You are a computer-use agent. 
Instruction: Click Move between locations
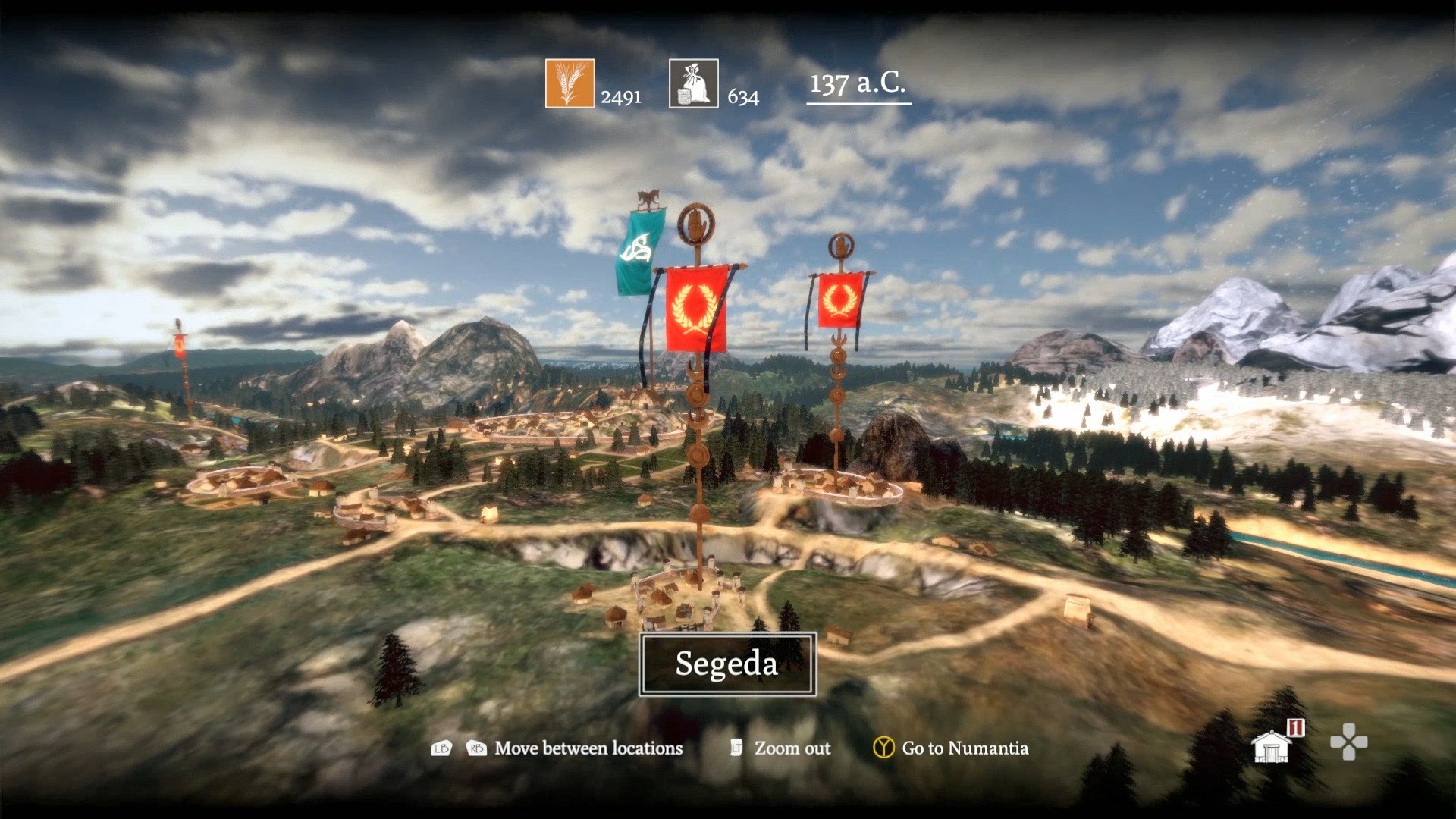pos(588,748)
